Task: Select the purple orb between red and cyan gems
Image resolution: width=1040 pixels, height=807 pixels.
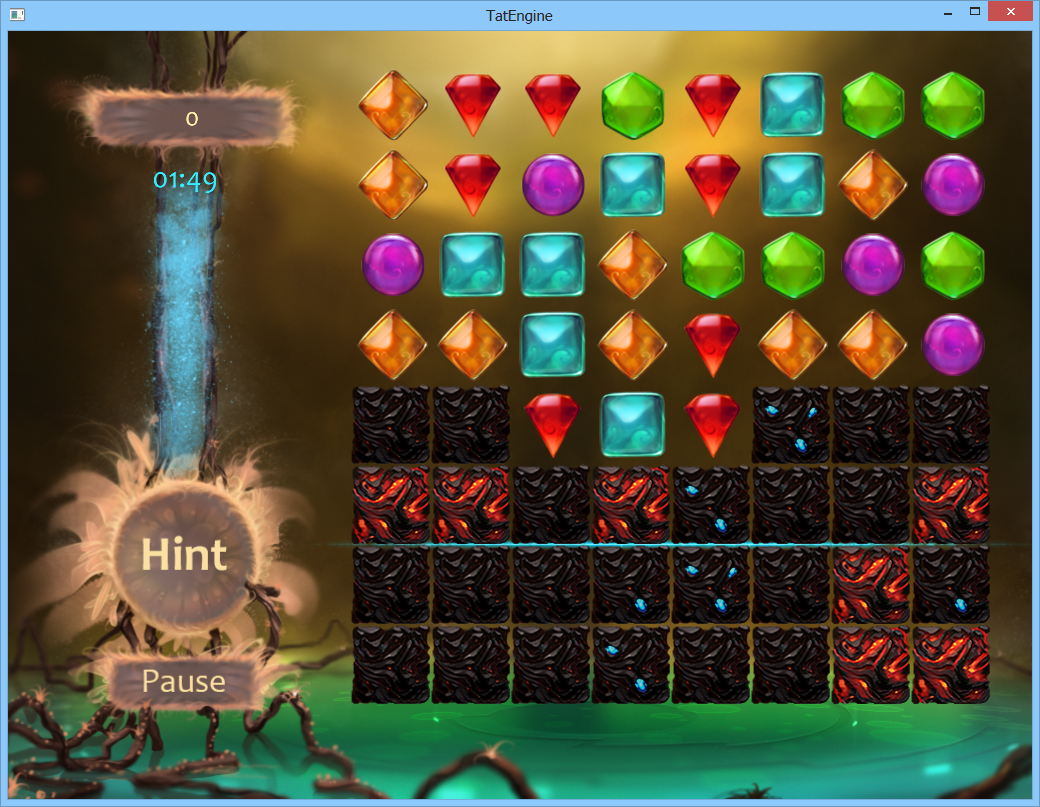Action: tap(553, 184)
